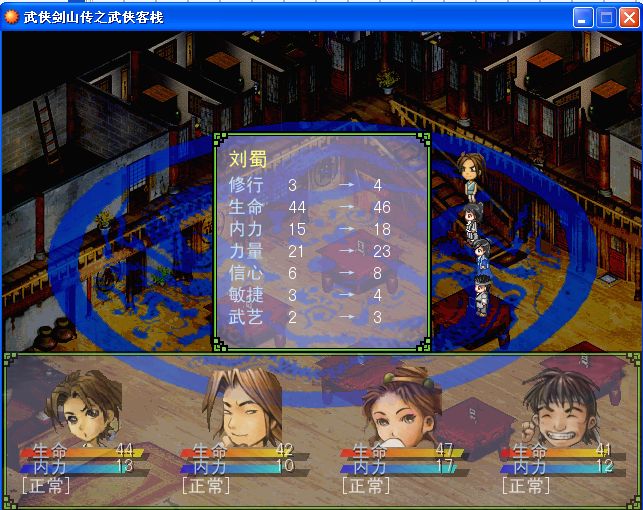The height and width of the screenshot is (510, 643).
Task: Close the game window
Action: point(628,17)
